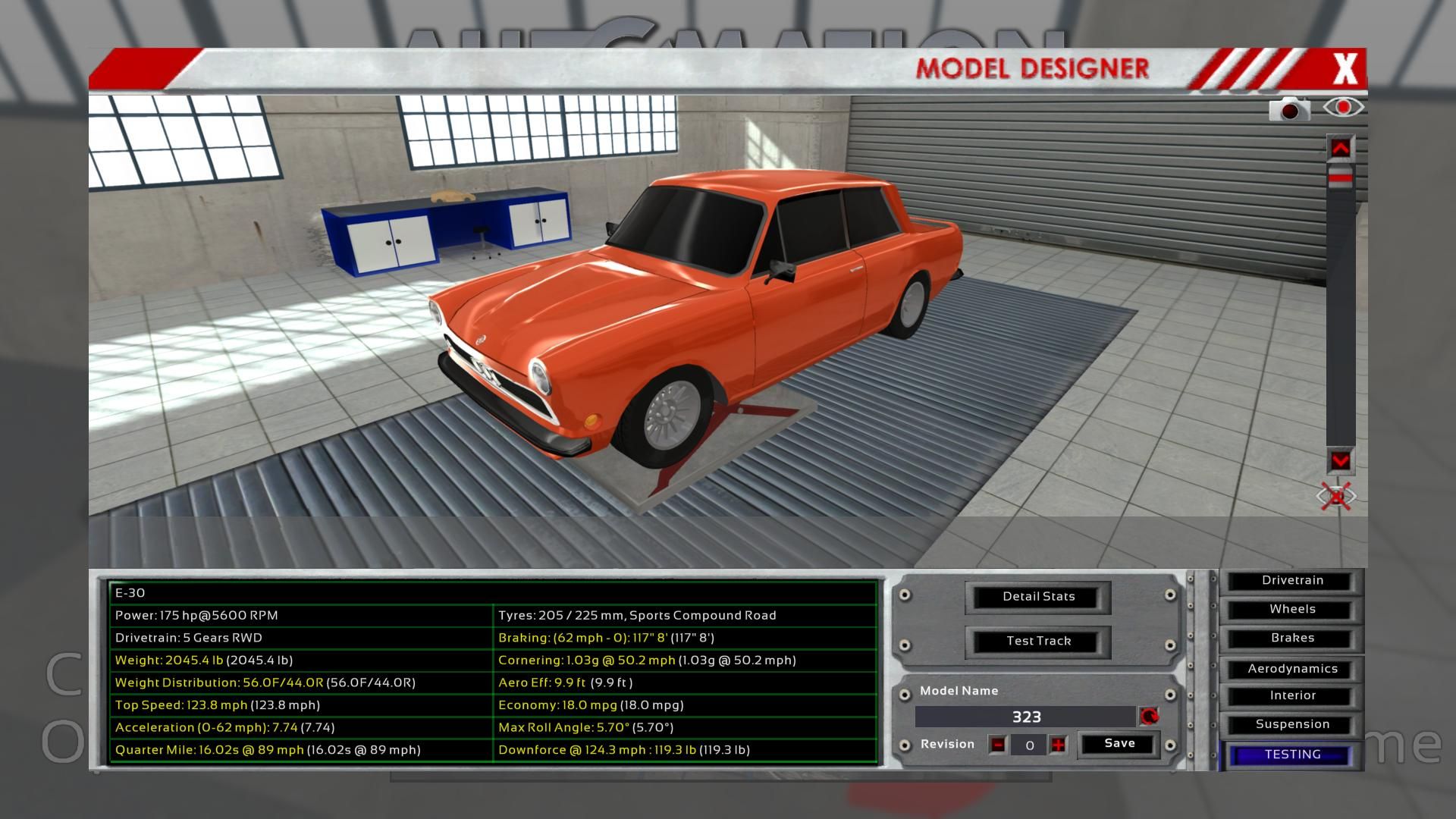This screenshot has height=819, width=1456.
Task: Switch to the Drivetrain tab
Action: coord(1292,581)
